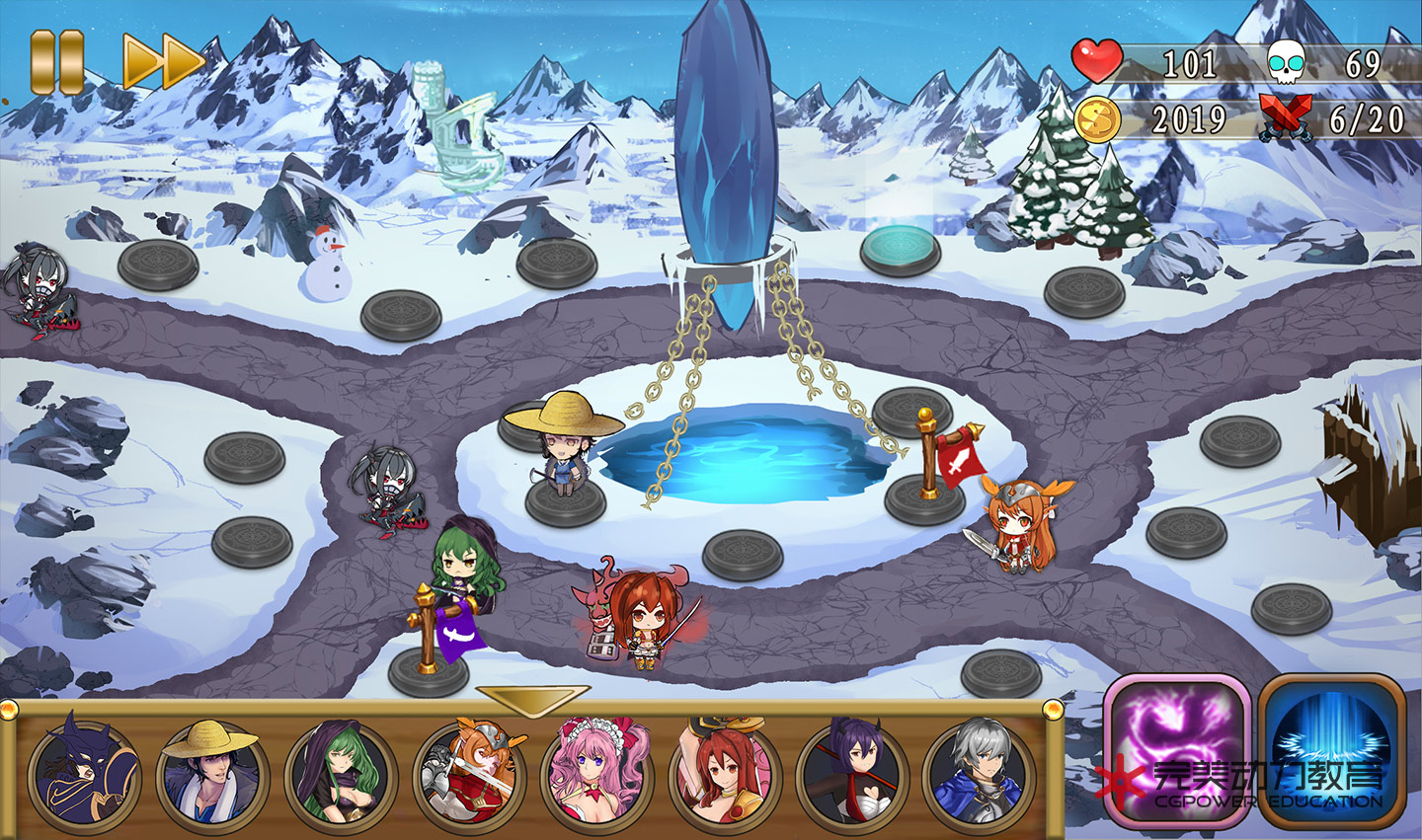Collapse the hero bar with the gold arrow
The image size is (1422, 840).
tap(532, 699)
